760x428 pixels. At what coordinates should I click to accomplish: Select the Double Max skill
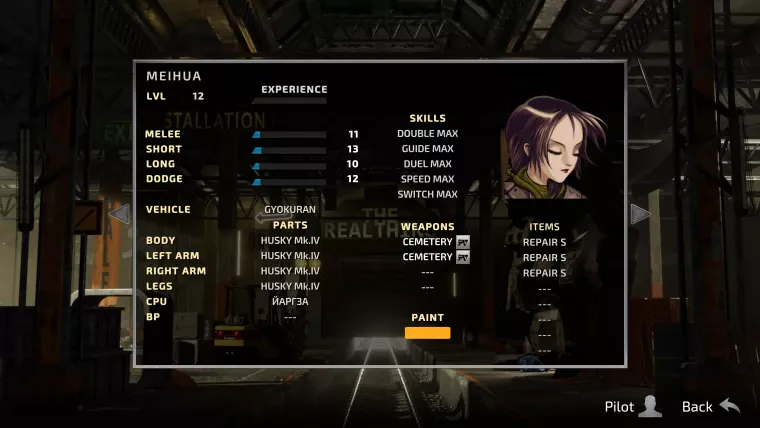click(x=427, y=134)
